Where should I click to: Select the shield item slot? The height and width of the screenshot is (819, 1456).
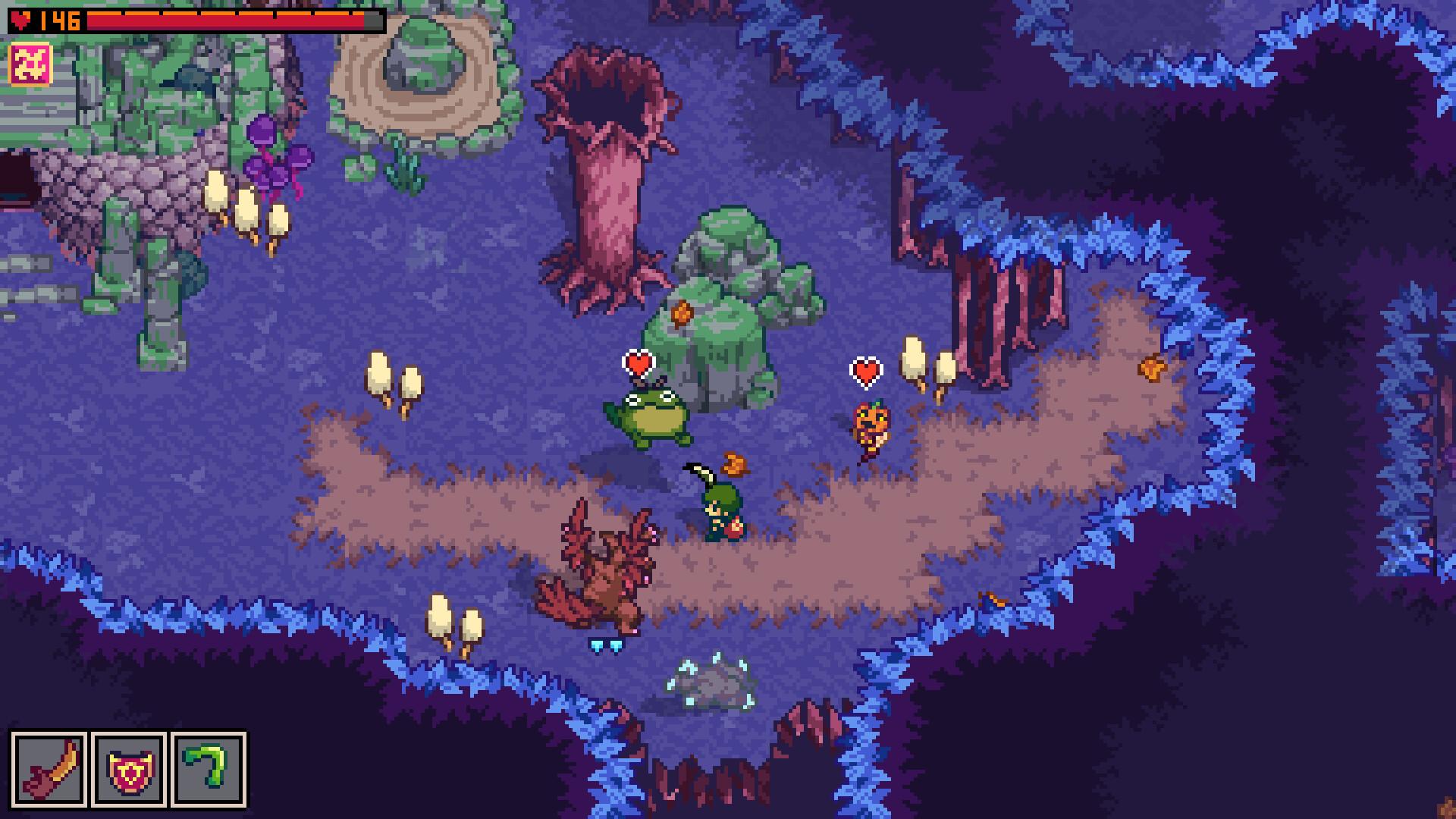(x=129, y=768)
